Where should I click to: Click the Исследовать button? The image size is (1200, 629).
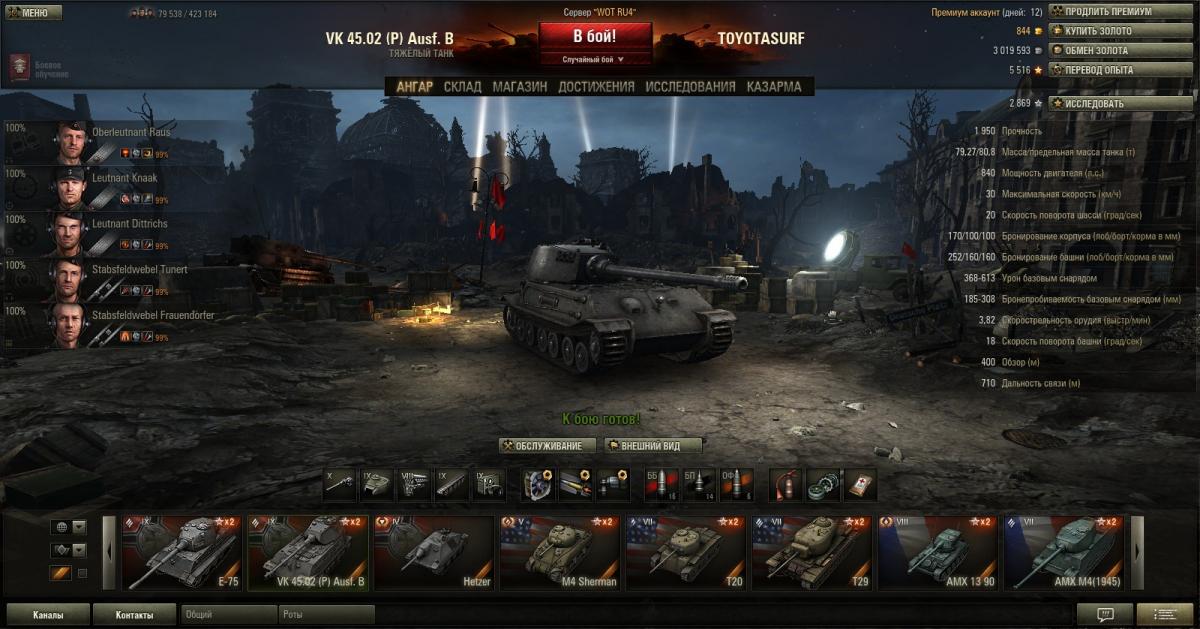pos(1120,103)
